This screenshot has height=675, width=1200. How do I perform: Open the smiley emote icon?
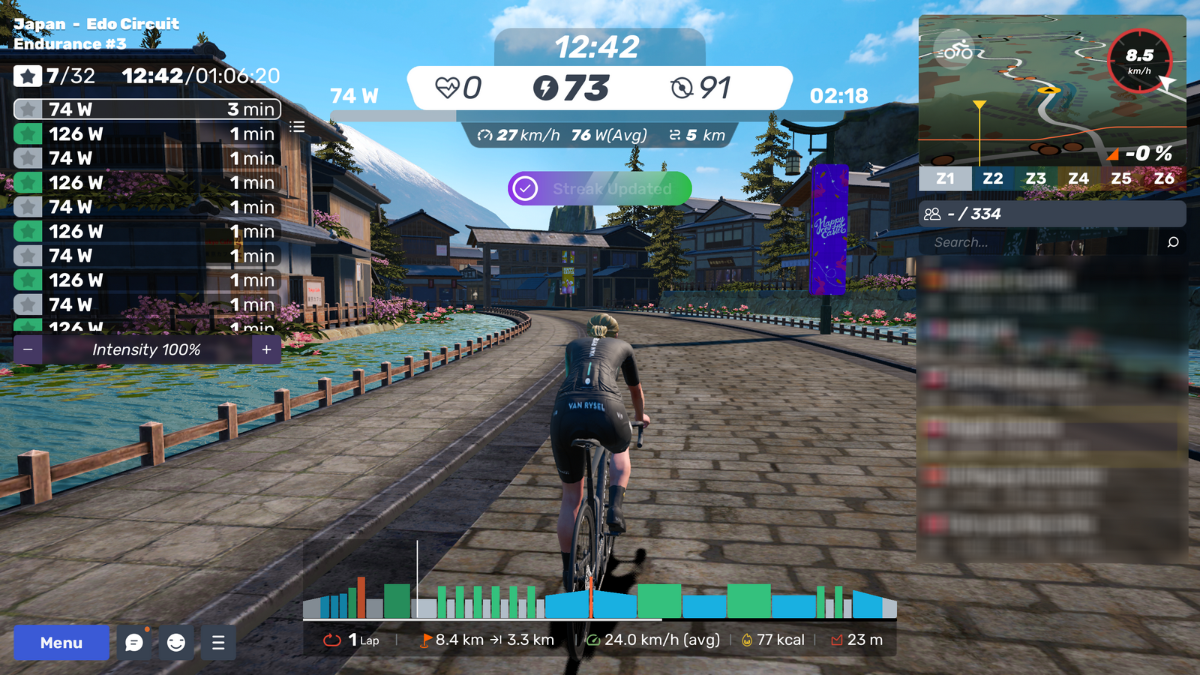[x=176, y=643]
